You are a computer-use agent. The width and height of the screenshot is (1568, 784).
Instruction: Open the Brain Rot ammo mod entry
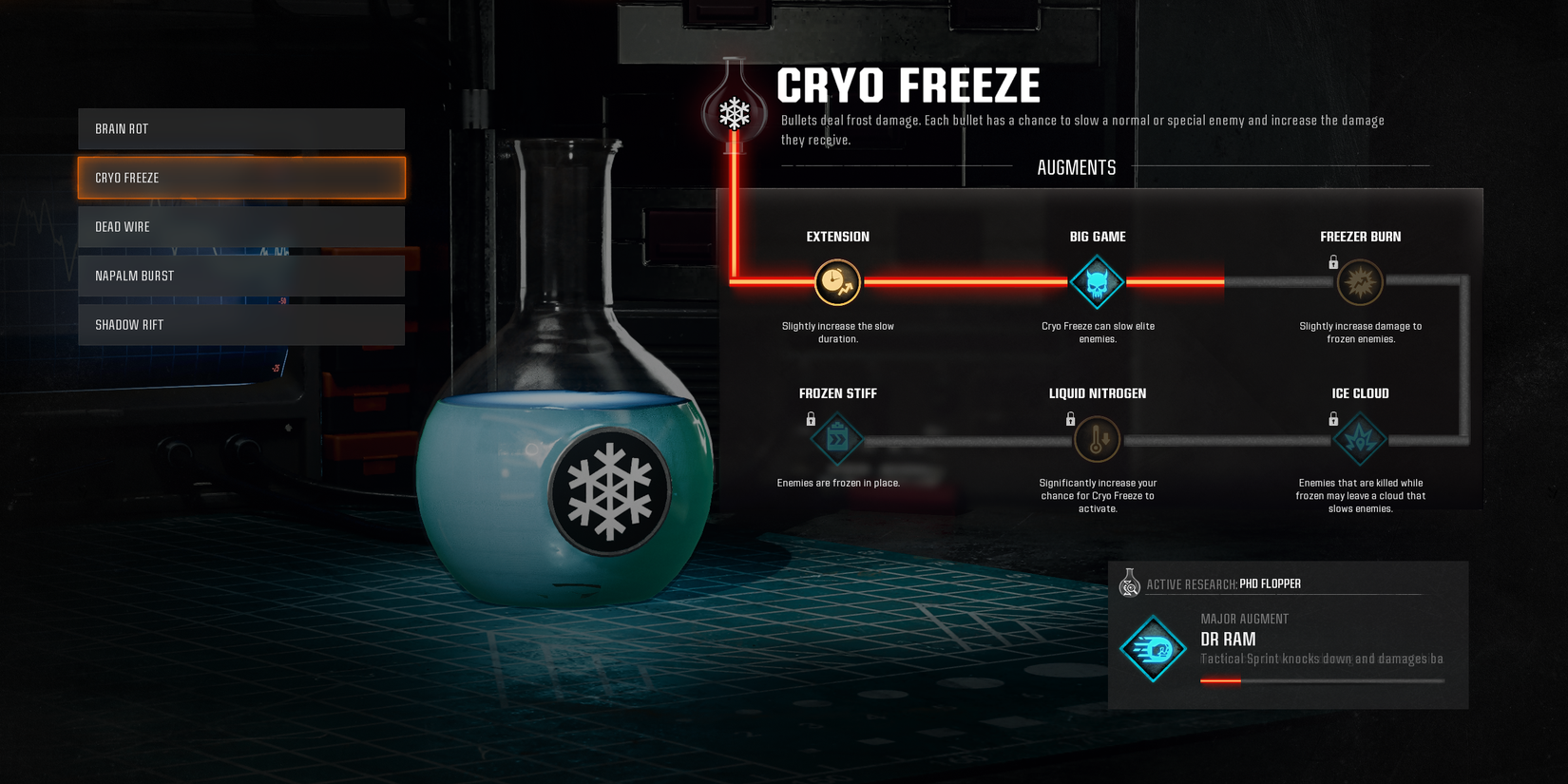tap(240, 128)
